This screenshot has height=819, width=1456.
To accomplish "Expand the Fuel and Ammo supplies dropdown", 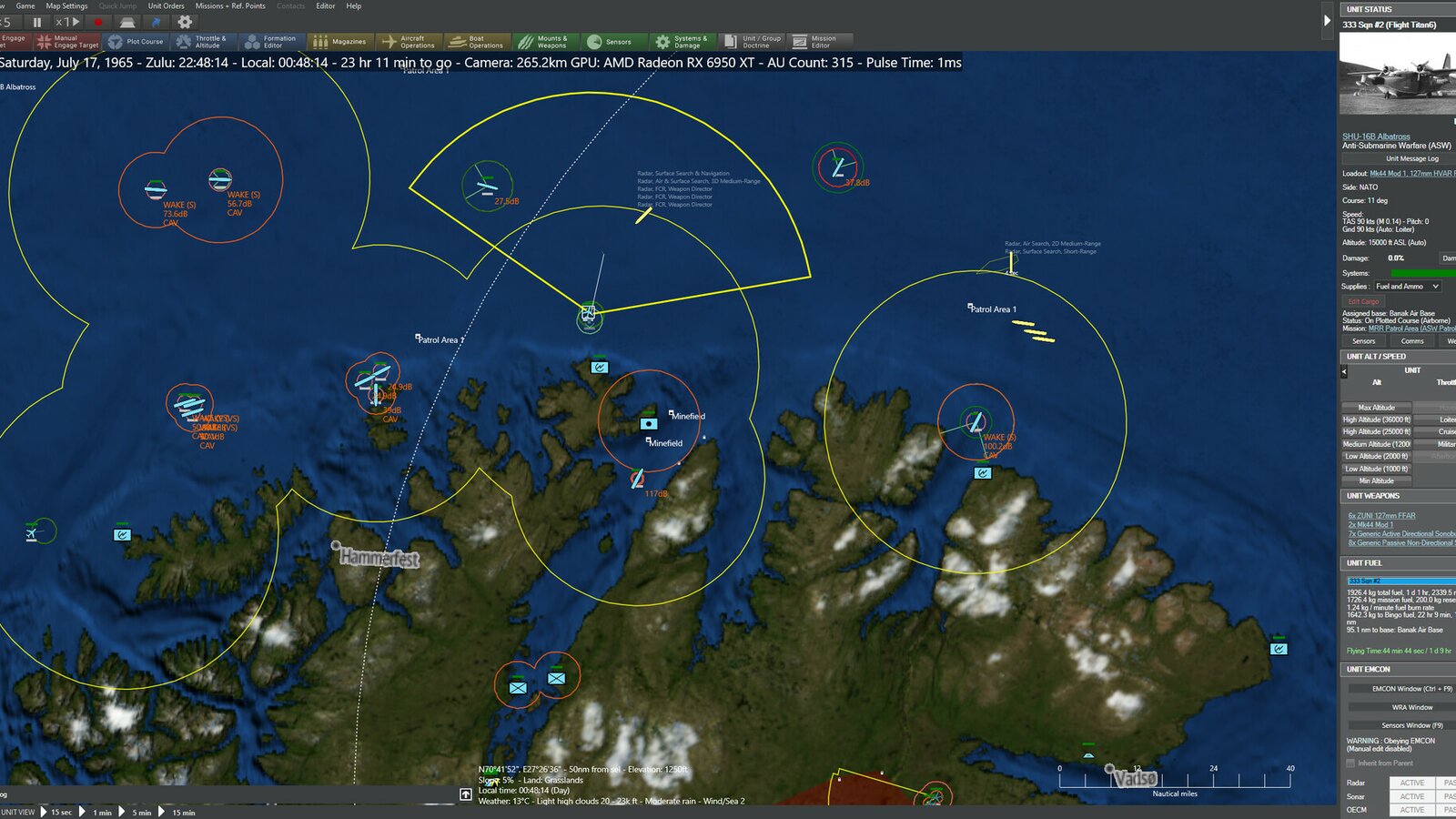I will (x=1406, y=287).
